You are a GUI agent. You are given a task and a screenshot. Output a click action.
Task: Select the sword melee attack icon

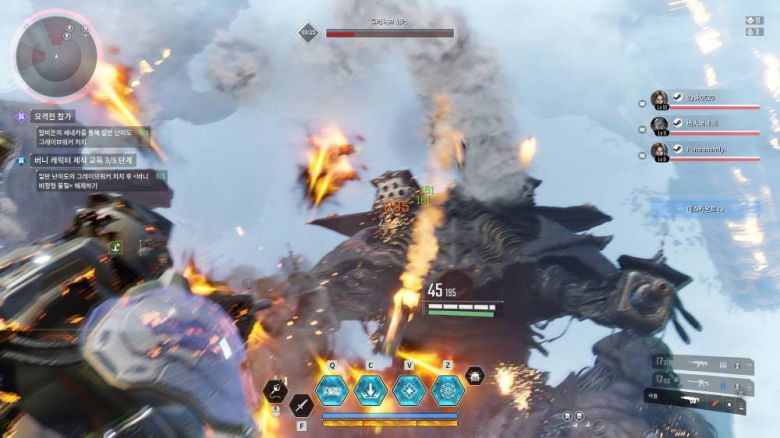pyautogui.click(x=301, y=405)
